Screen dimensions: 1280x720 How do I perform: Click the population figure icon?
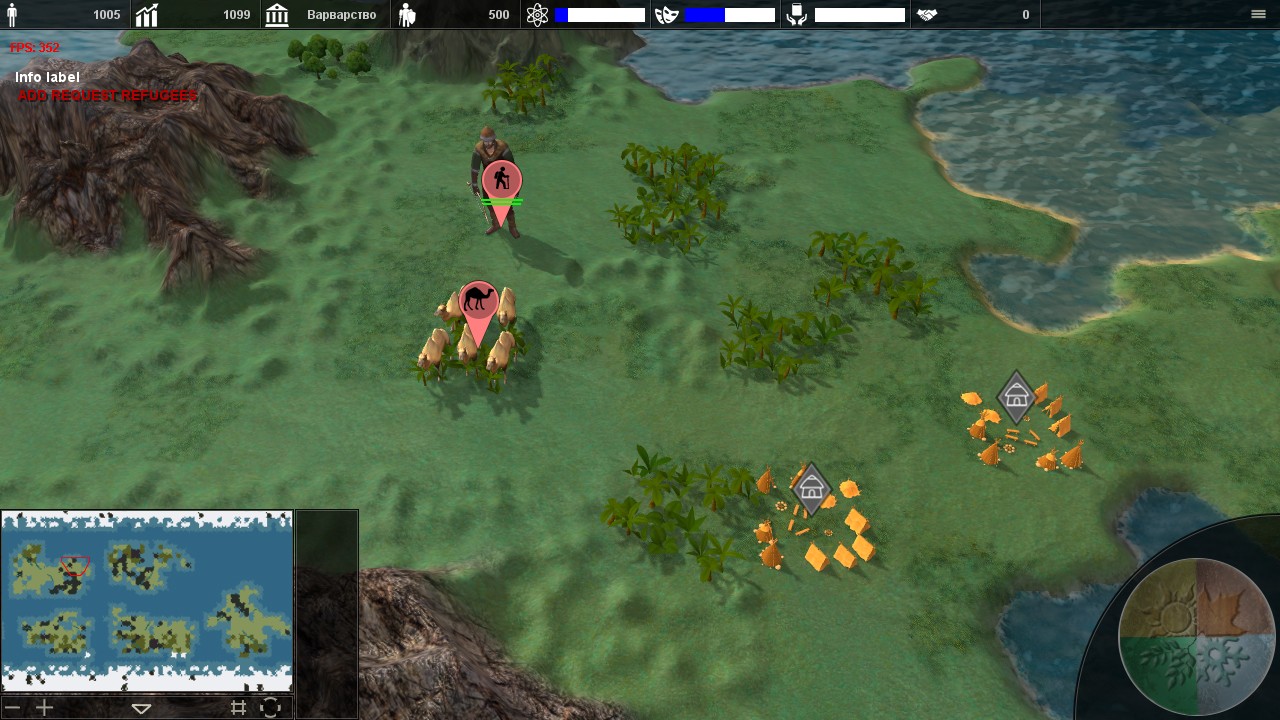click(13, 15)
